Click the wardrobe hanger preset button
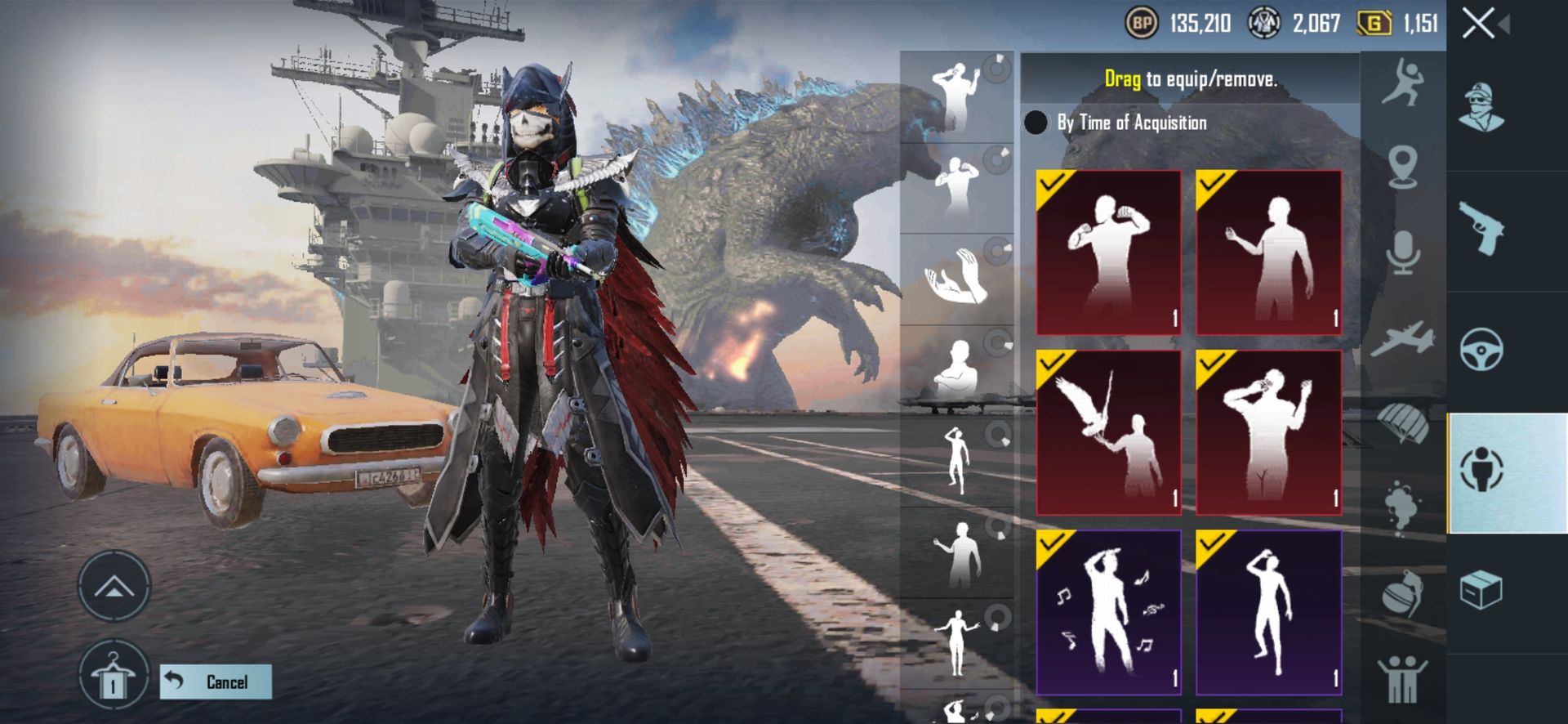Image resolution: width=1568 pixels, height=724 pixels. tap(114, 677)
